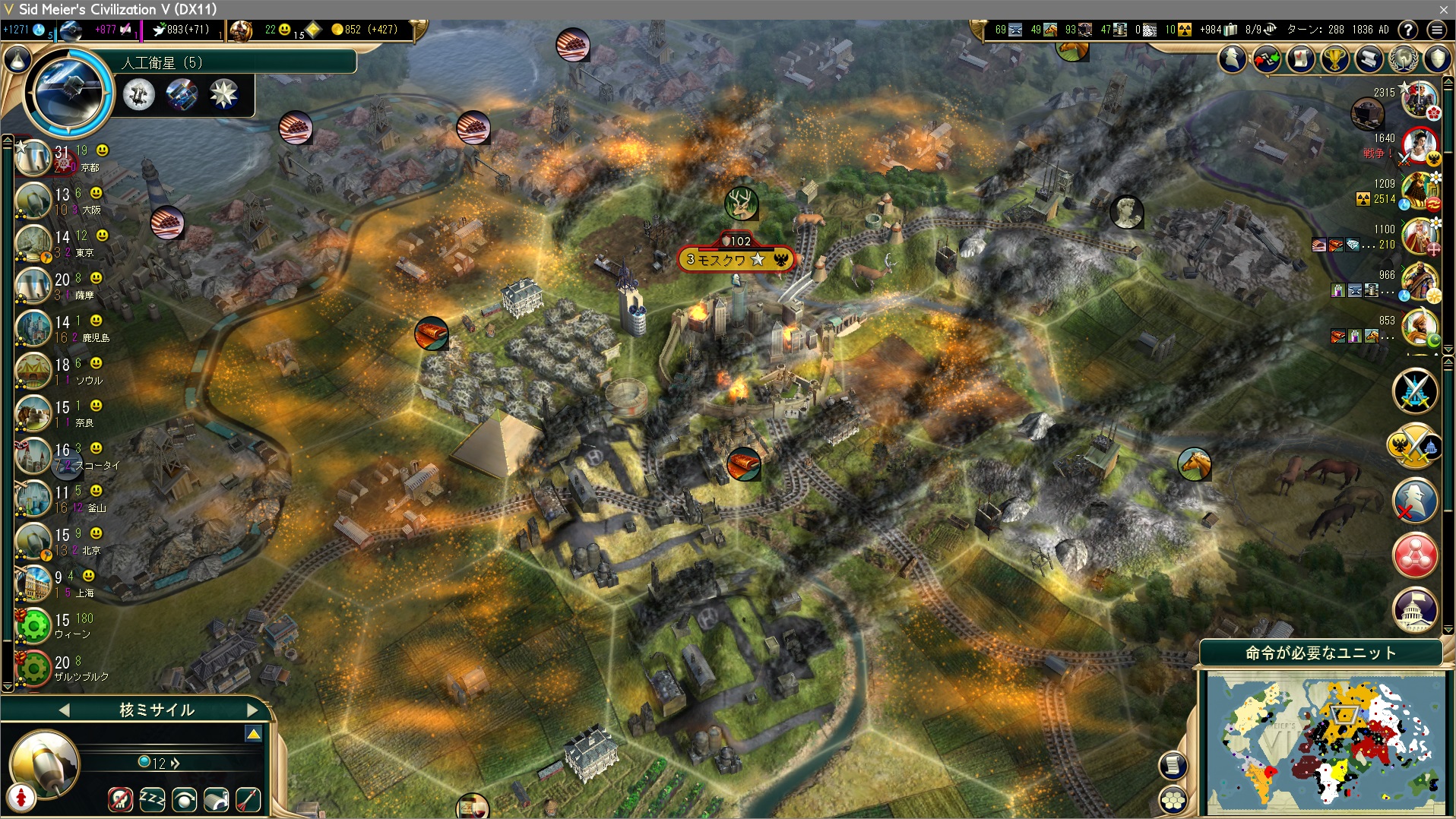The image size is (1456, 819).
Task: Choose the missile launch strike action
Action: (x=248, y=799)
